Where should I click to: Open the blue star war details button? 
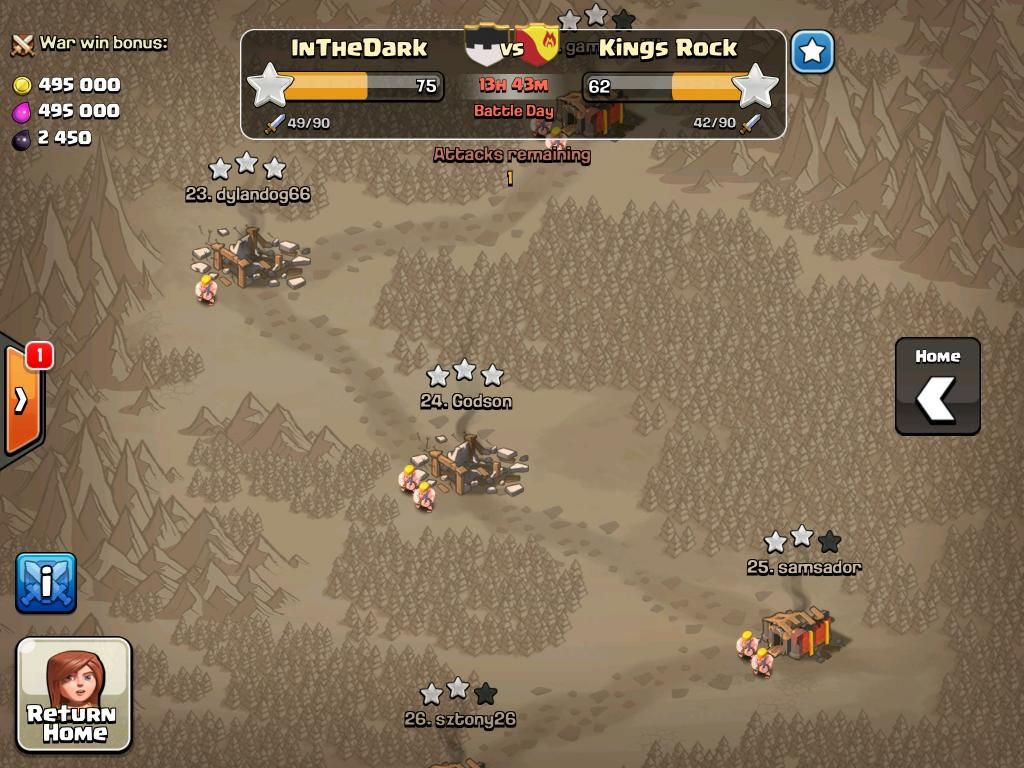point(812,52)
